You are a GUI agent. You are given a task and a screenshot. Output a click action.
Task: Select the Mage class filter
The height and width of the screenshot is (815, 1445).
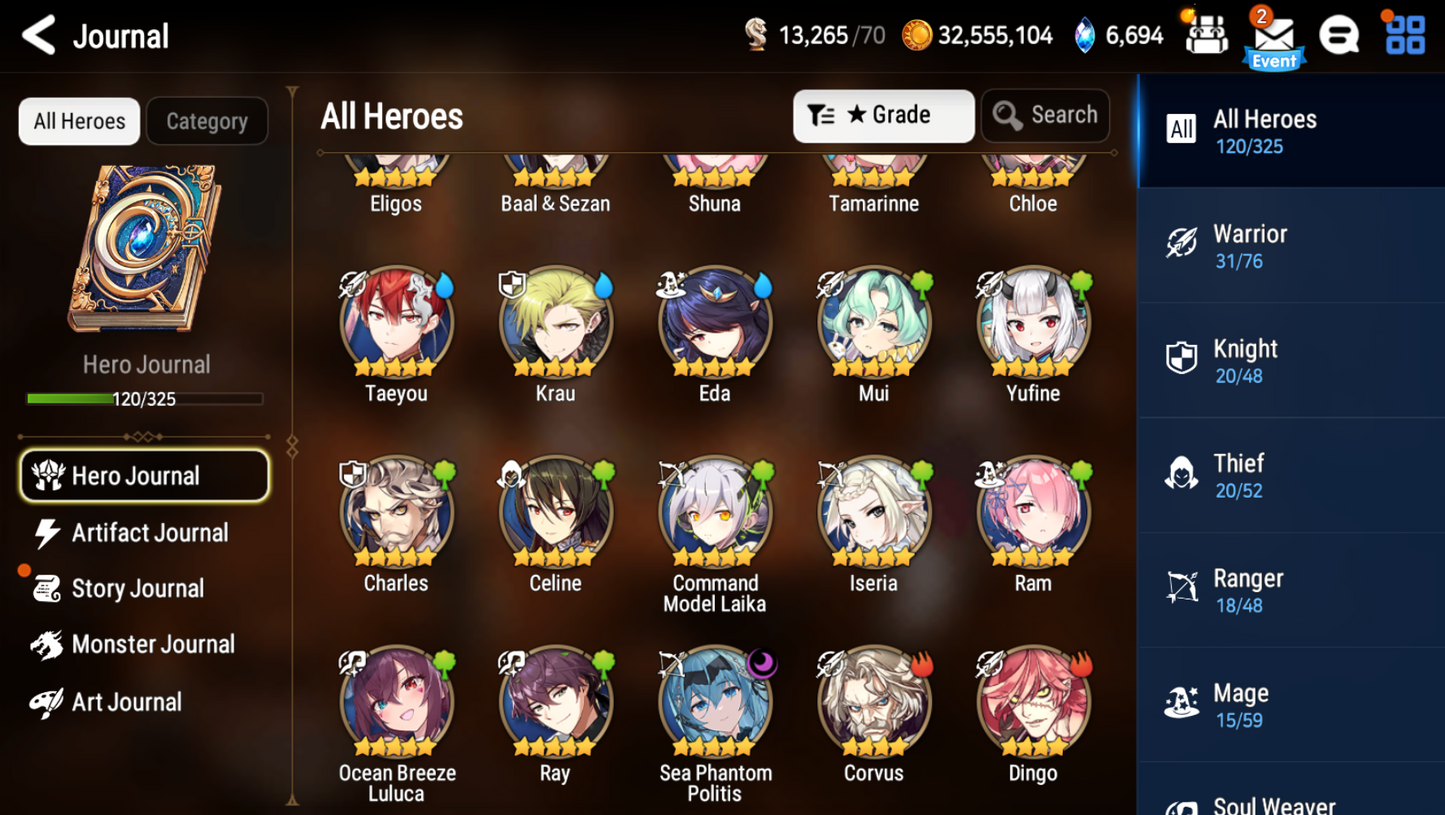[1290, 705]
